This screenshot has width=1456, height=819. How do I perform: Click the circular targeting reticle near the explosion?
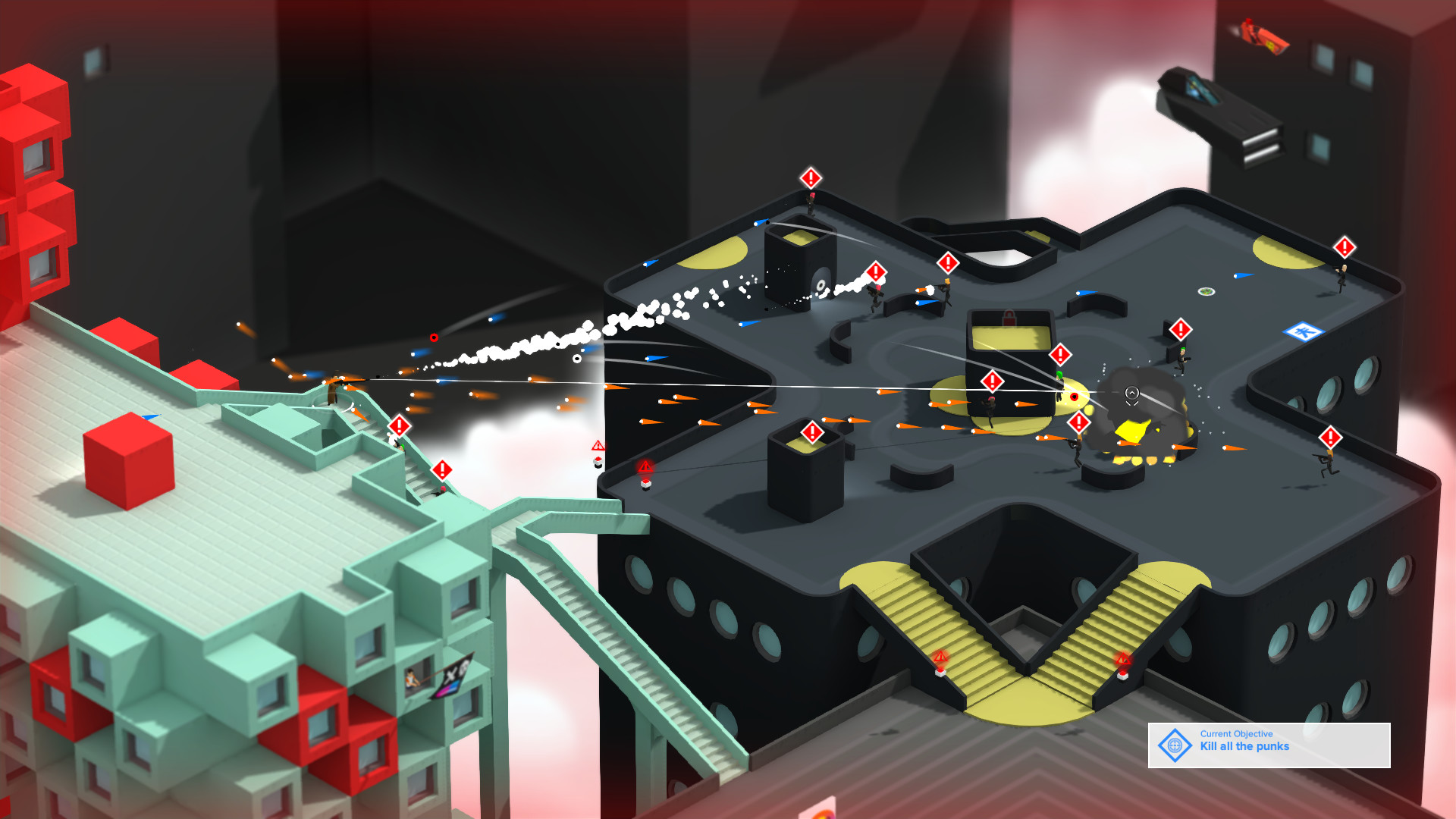(x=1132, y=394)
